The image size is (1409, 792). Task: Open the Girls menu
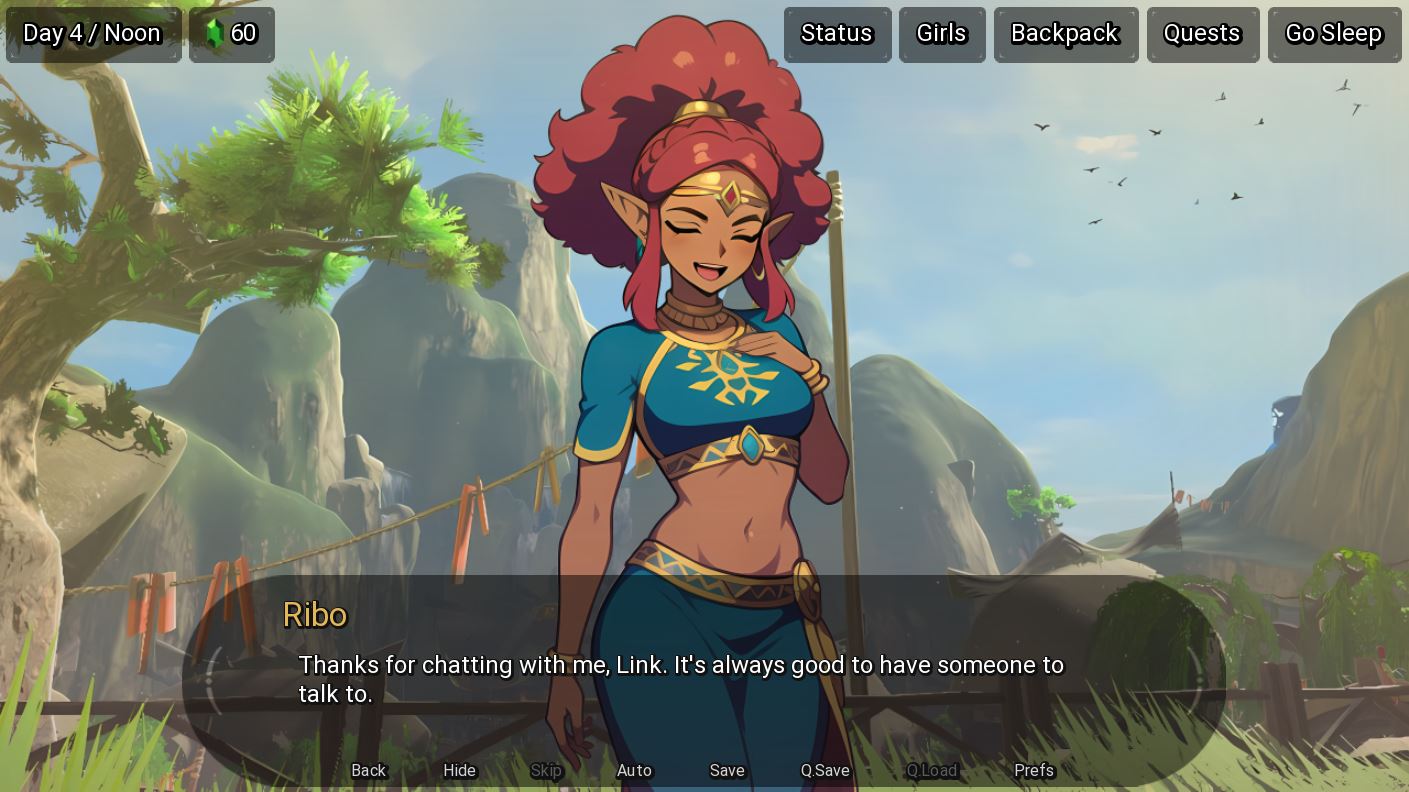pos(942,34)
